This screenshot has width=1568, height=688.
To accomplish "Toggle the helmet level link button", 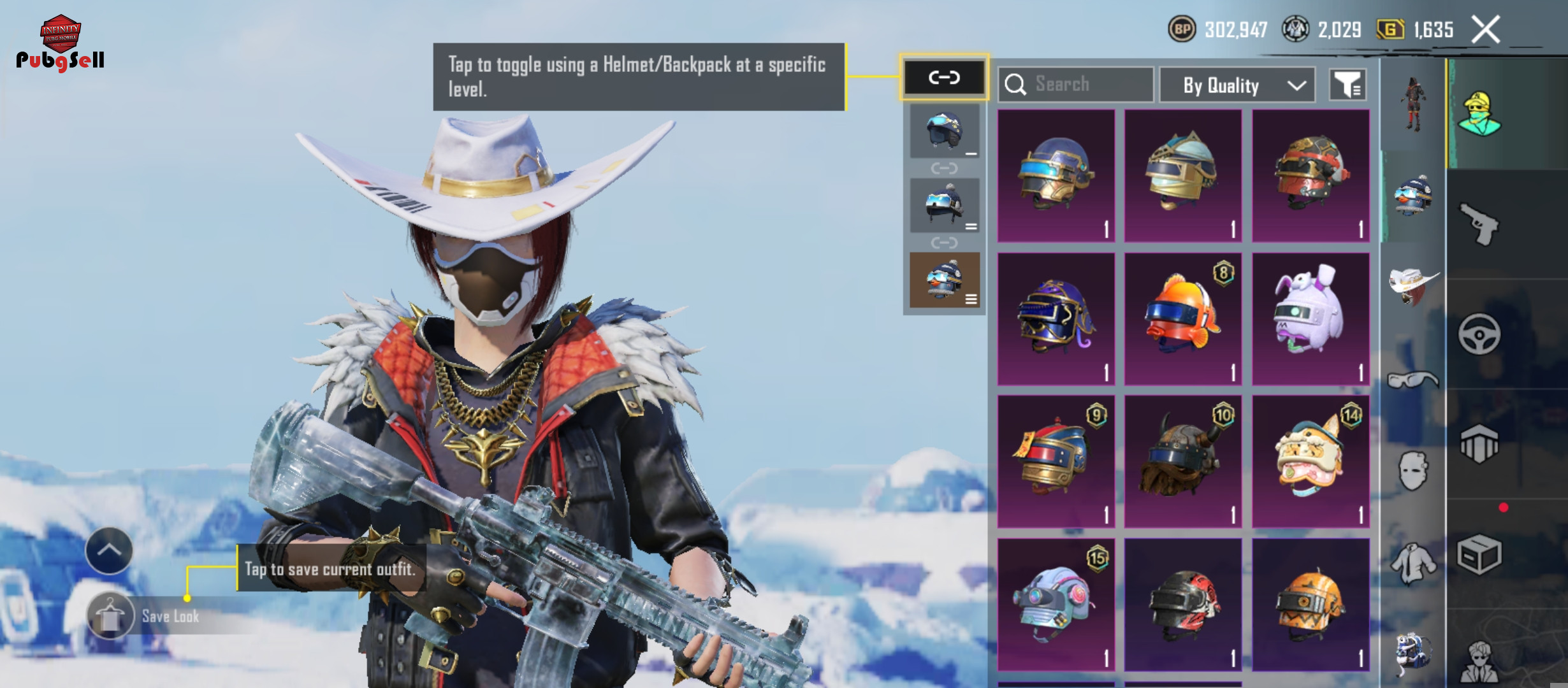I will (944, 78).
